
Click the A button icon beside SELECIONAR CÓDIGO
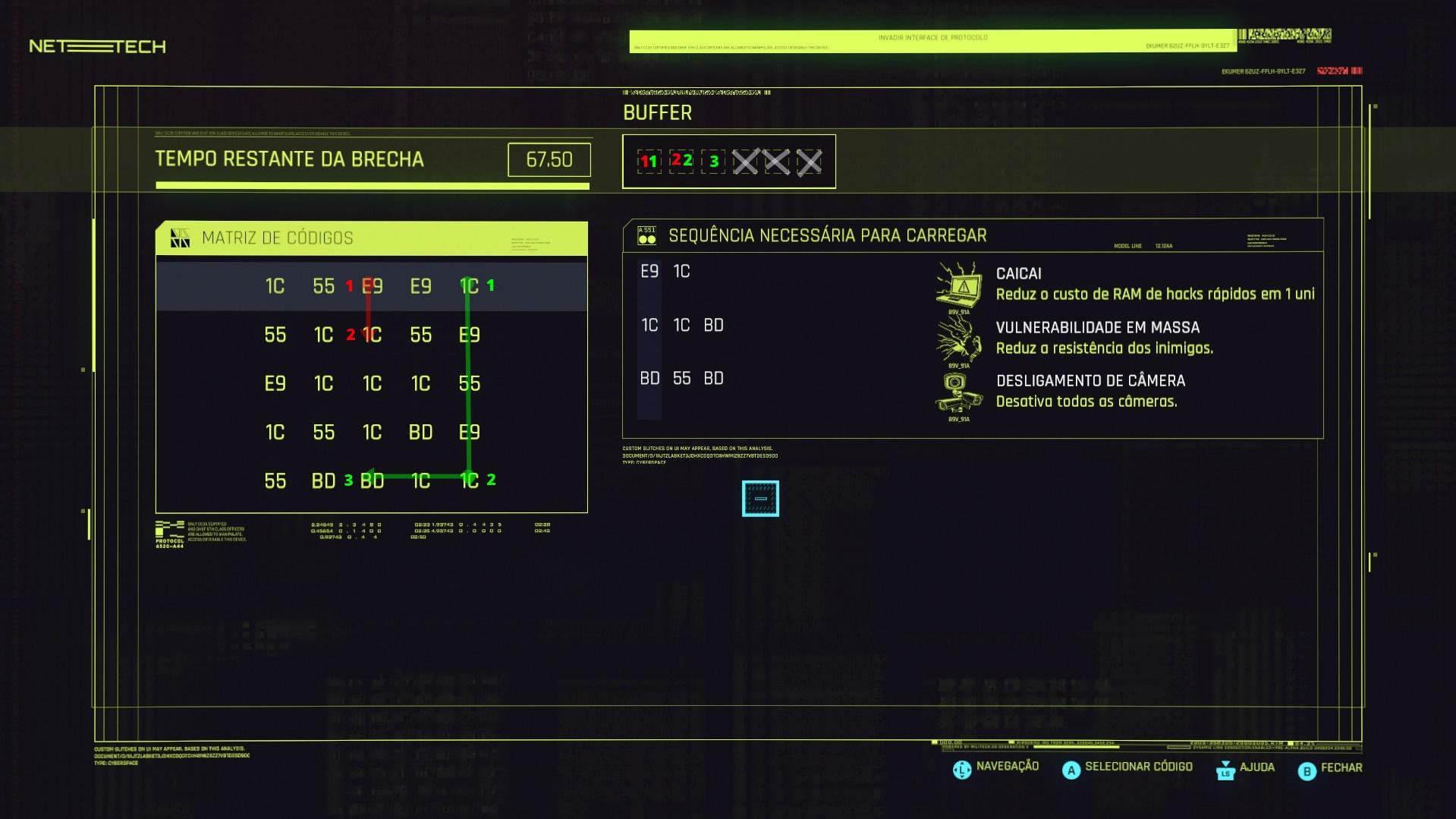(1071, 770)
